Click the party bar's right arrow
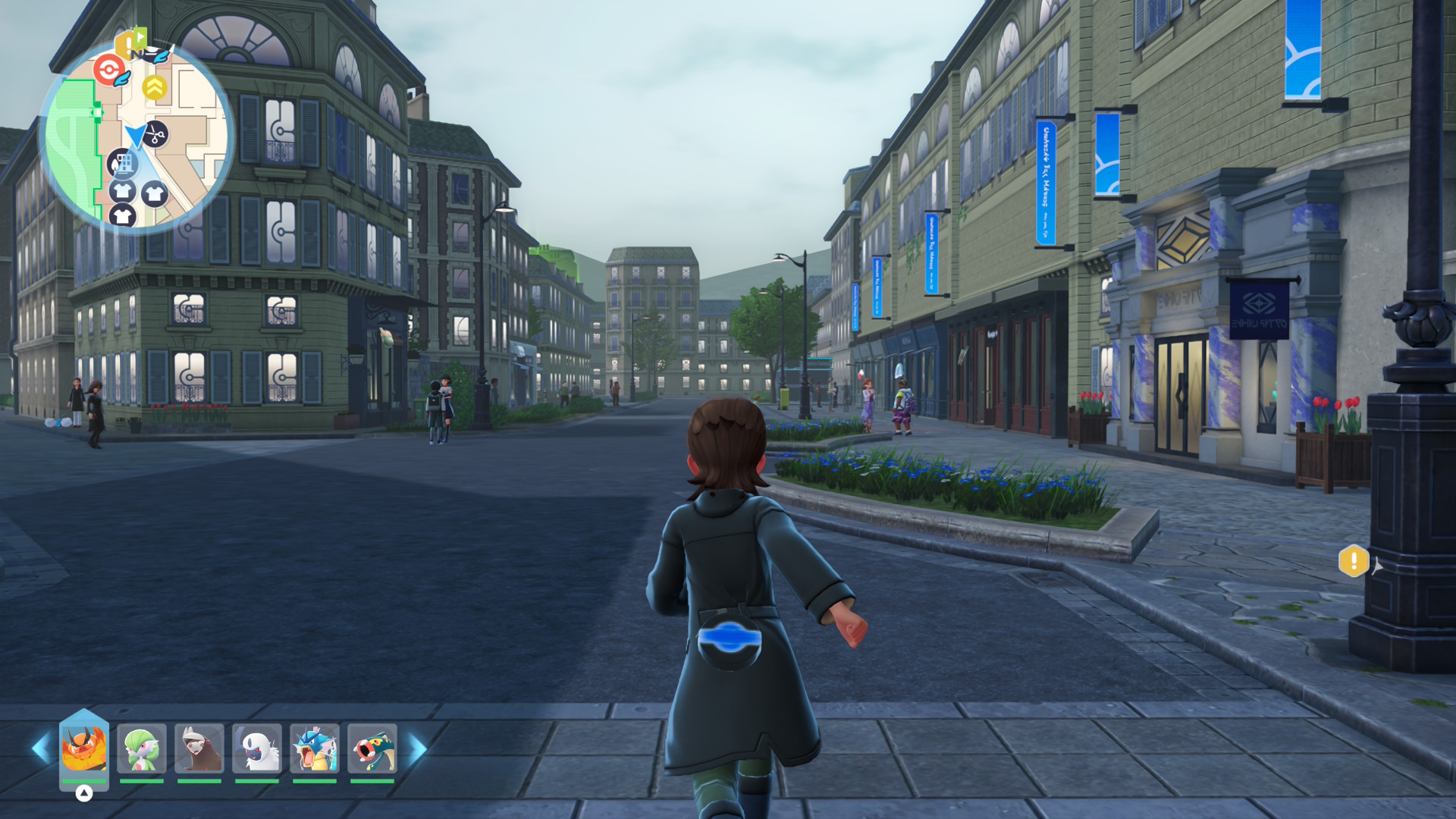Viewport: 1456px width, 819px height. pos(418,748)
